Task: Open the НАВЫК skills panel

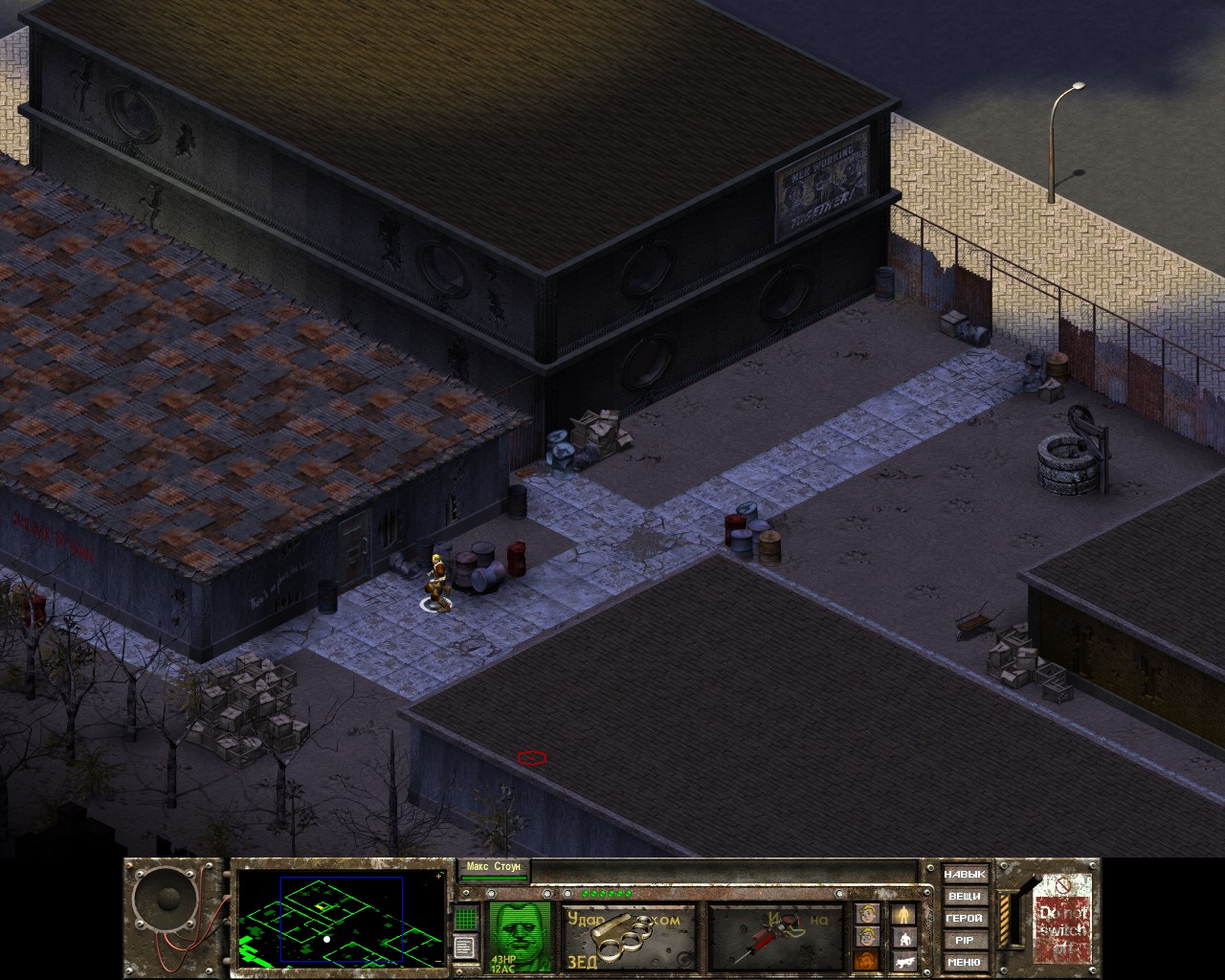Action: (964, 875)
